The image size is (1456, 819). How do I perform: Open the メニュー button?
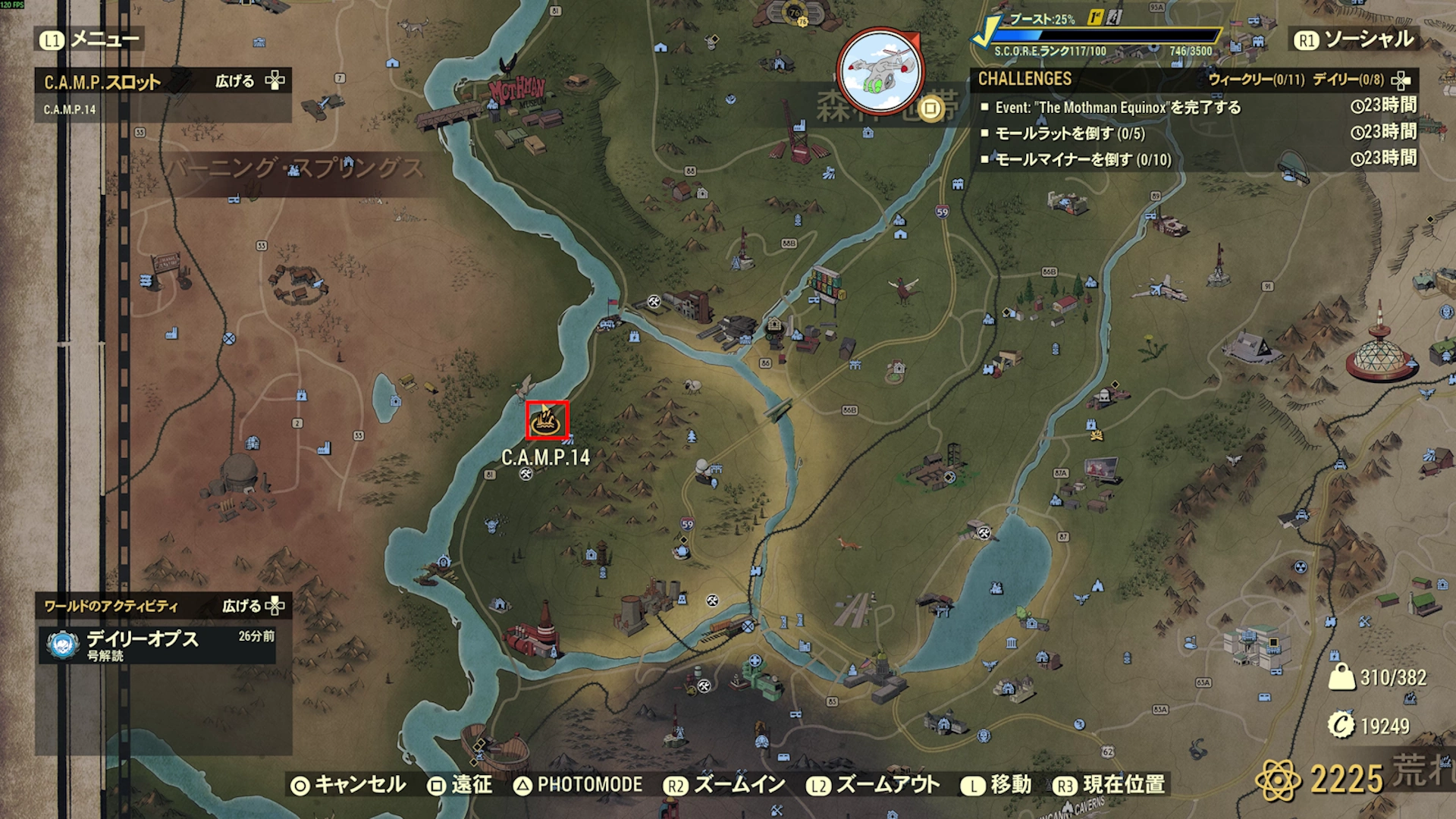(91, 39)
